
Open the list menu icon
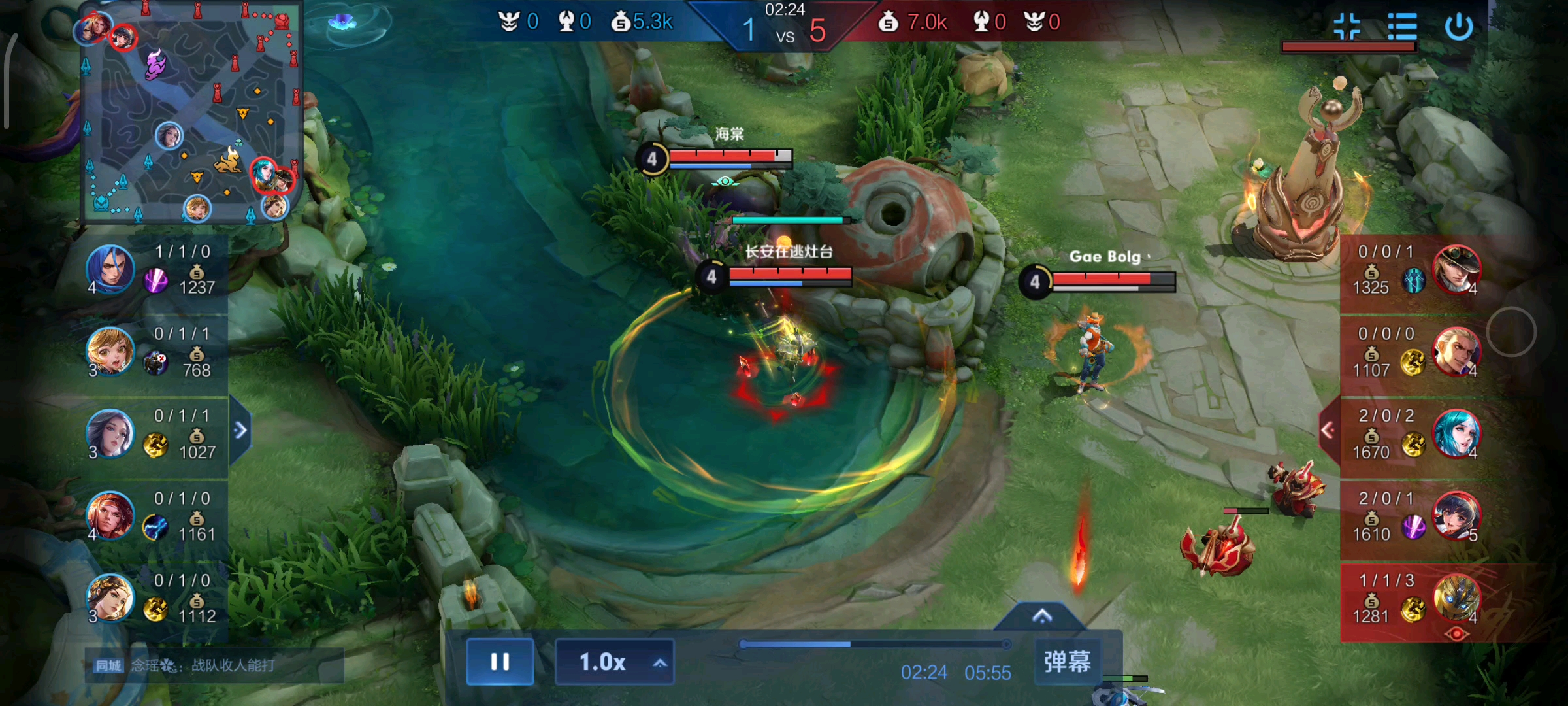tap(1402, 27)
